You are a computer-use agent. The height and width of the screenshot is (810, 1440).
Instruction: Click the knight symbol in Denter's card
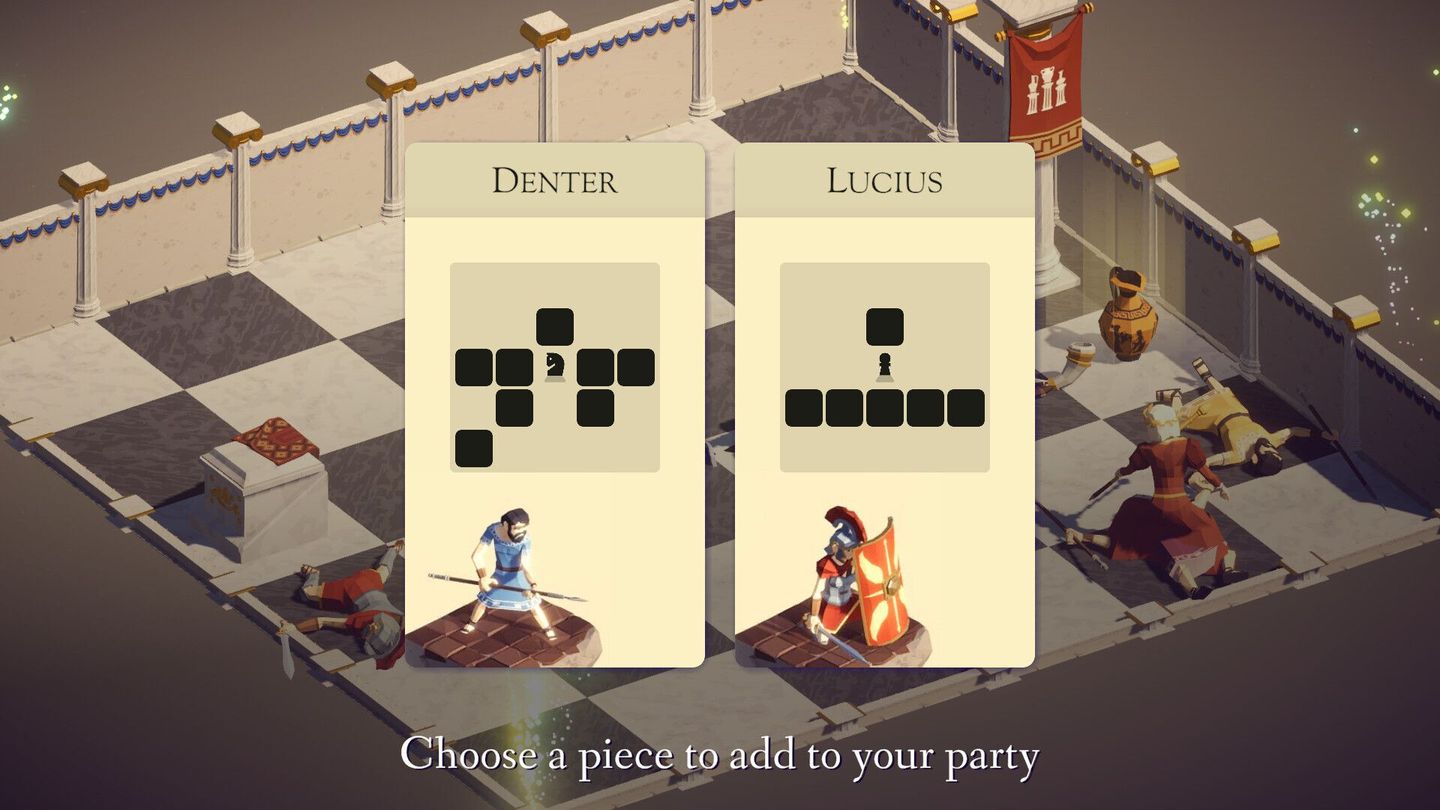pyautogui.click(x=556, y=365)
